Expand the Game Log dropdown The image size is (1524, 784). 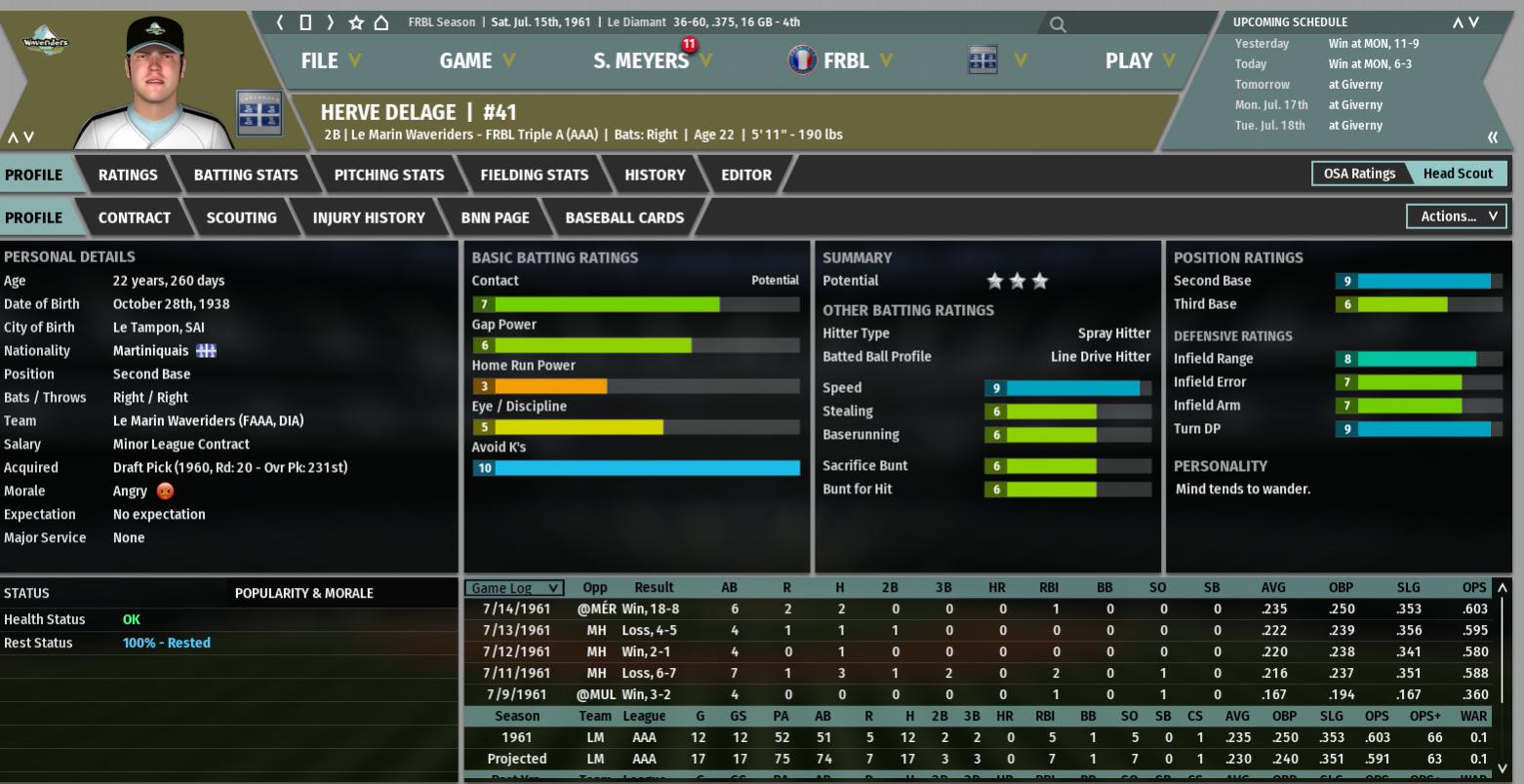pos(514,588)
